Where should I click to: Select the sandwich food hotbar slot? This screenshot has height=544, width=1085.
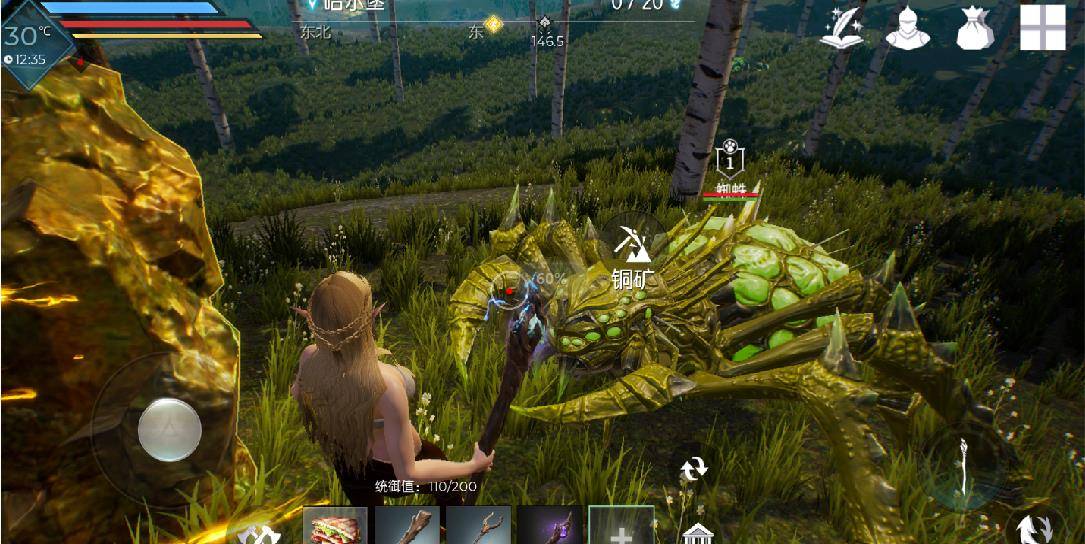tap(335, 526)
